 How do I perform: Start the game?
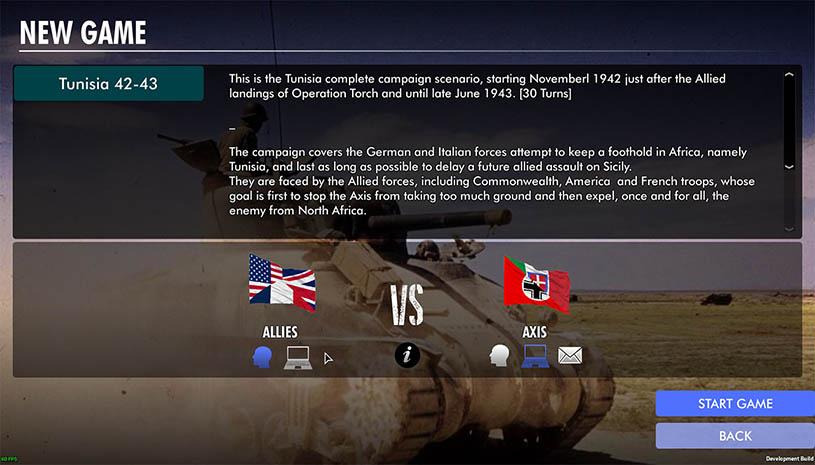click(x=734, y=403)
